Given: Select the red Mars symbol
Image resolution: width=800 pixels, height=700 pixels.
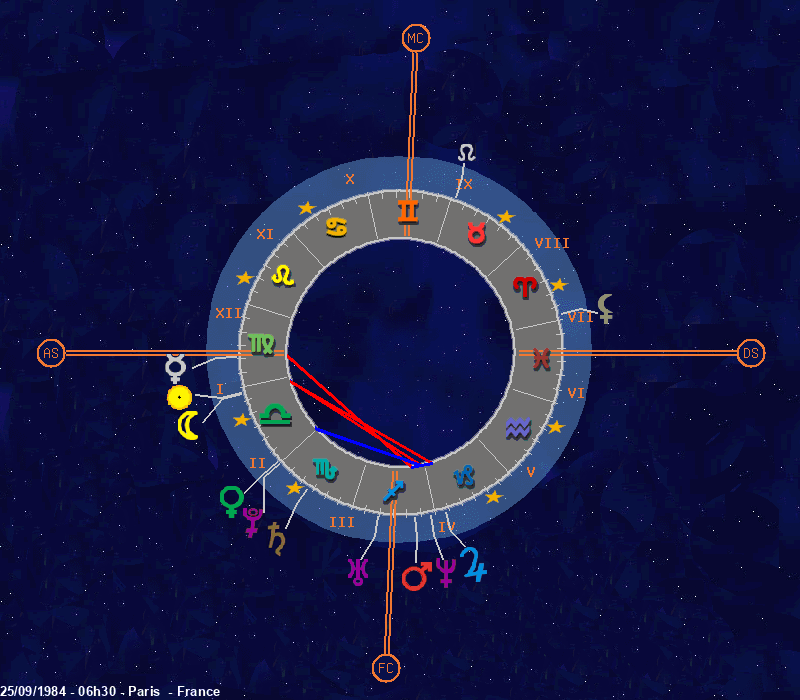Looking at the screenshot, I should [x=415, y=575].
